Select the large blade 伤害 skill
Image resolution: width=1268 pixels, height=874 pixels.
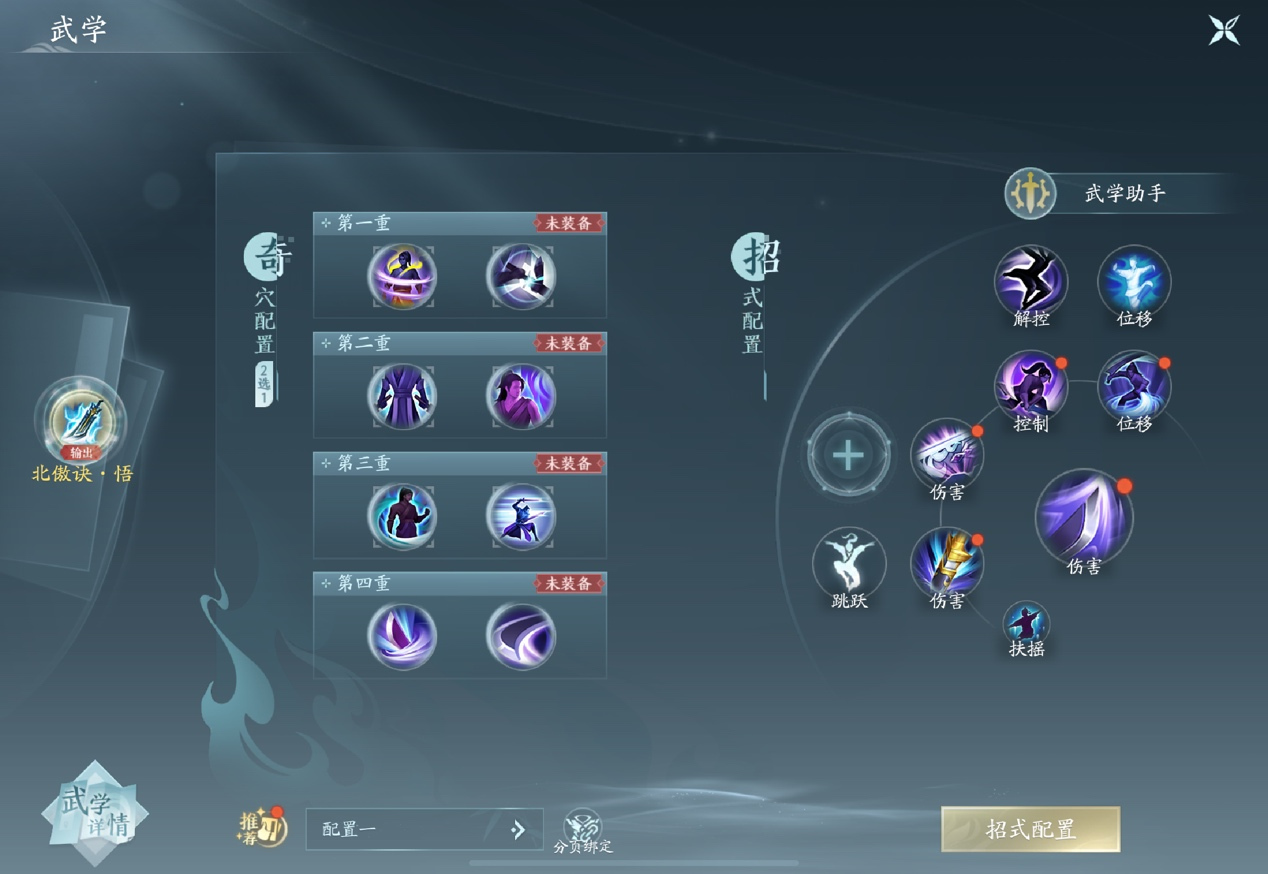tap(1083, 517)
